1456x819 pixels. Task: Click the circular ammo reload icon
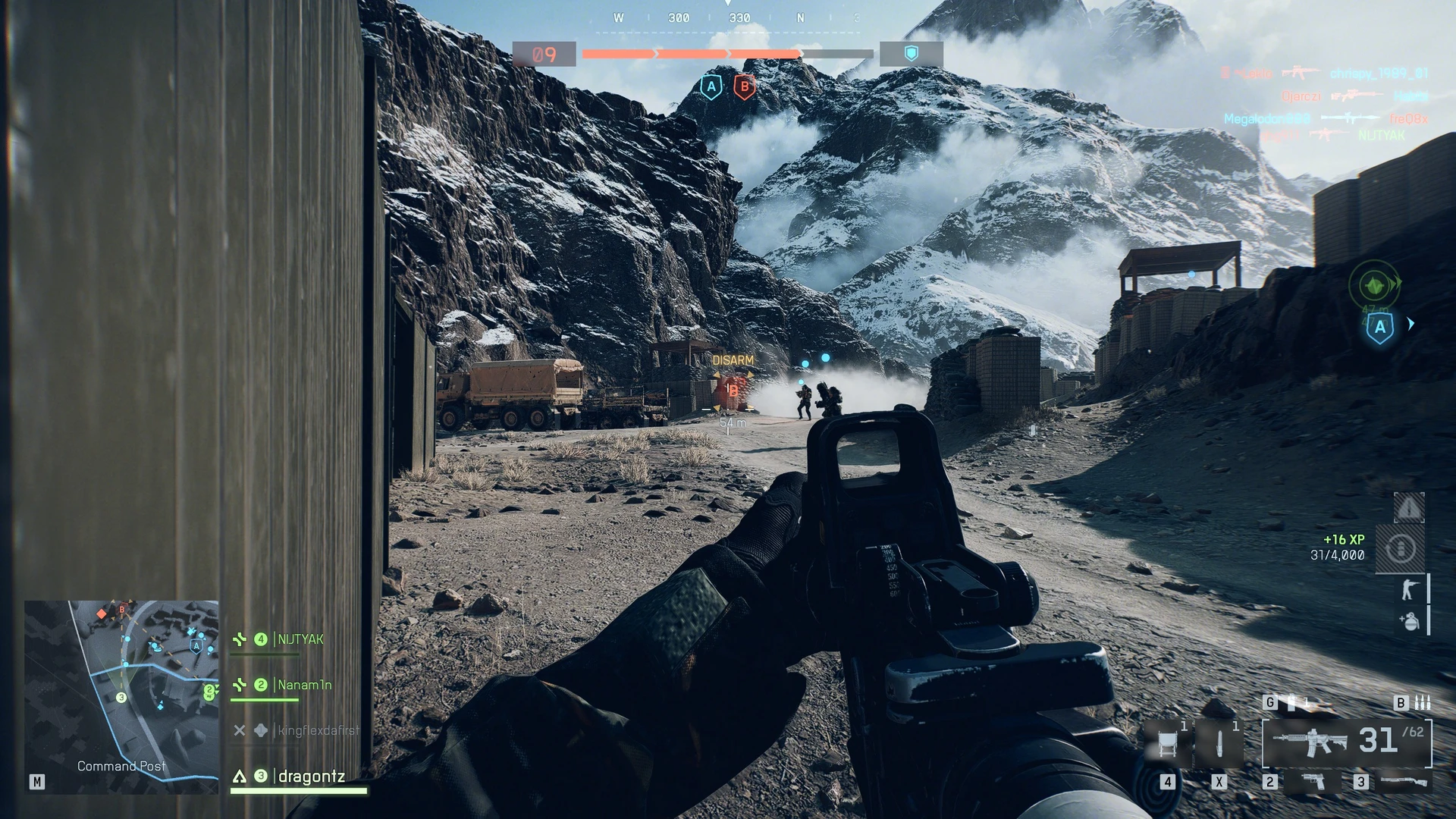1401,548
